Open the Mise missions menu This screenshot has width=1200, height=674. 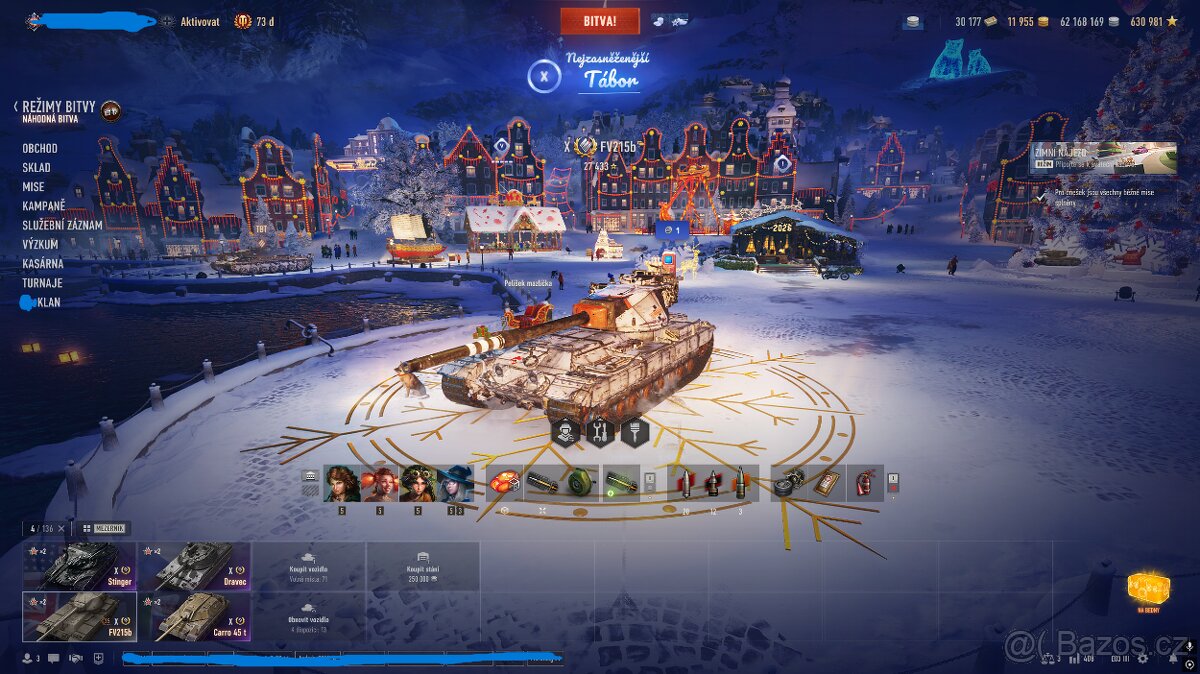tap(34, 187)
